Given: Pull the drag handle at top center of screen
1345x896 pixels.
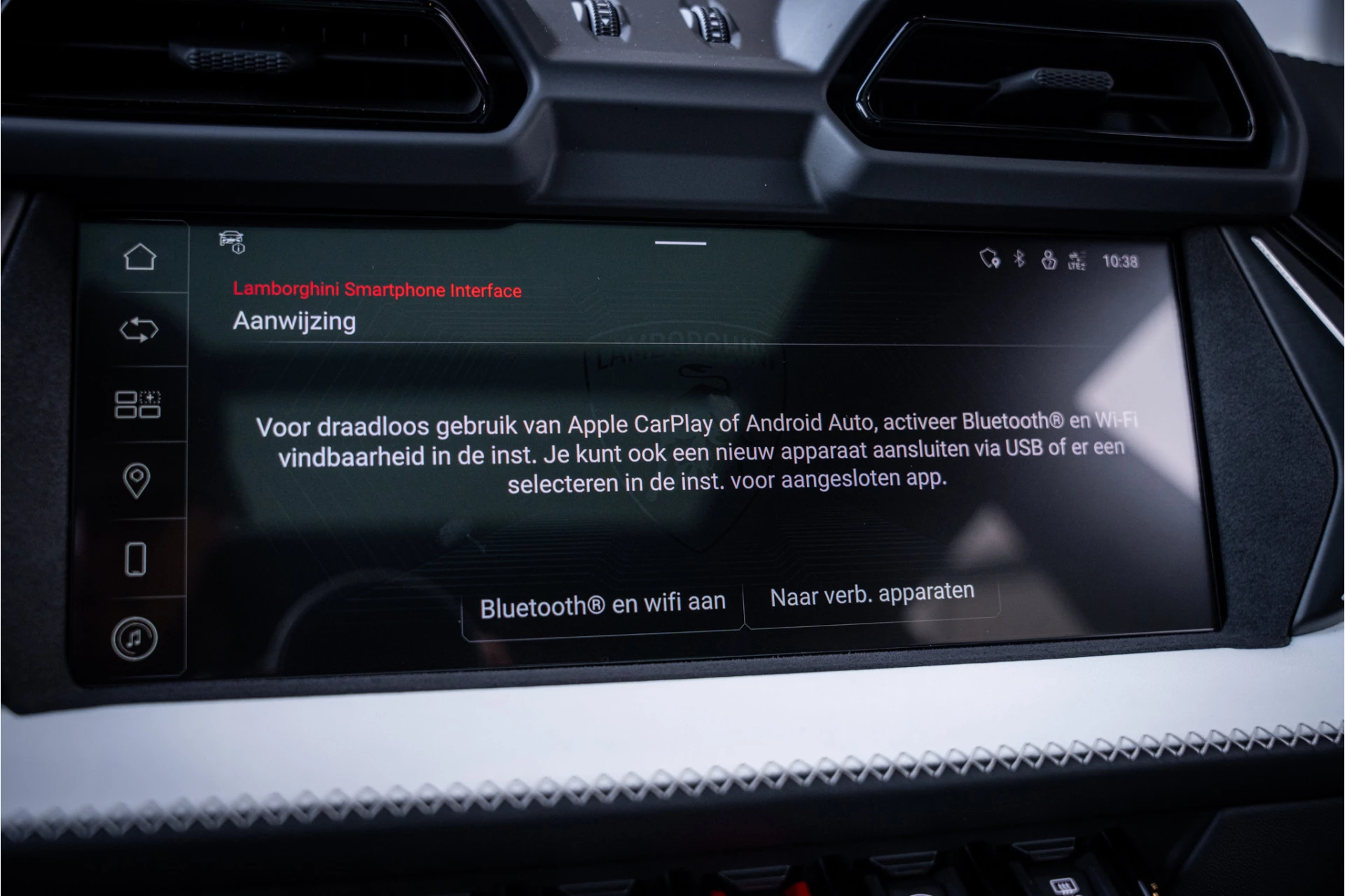Looking at the screenshot, I should [682, 243].
